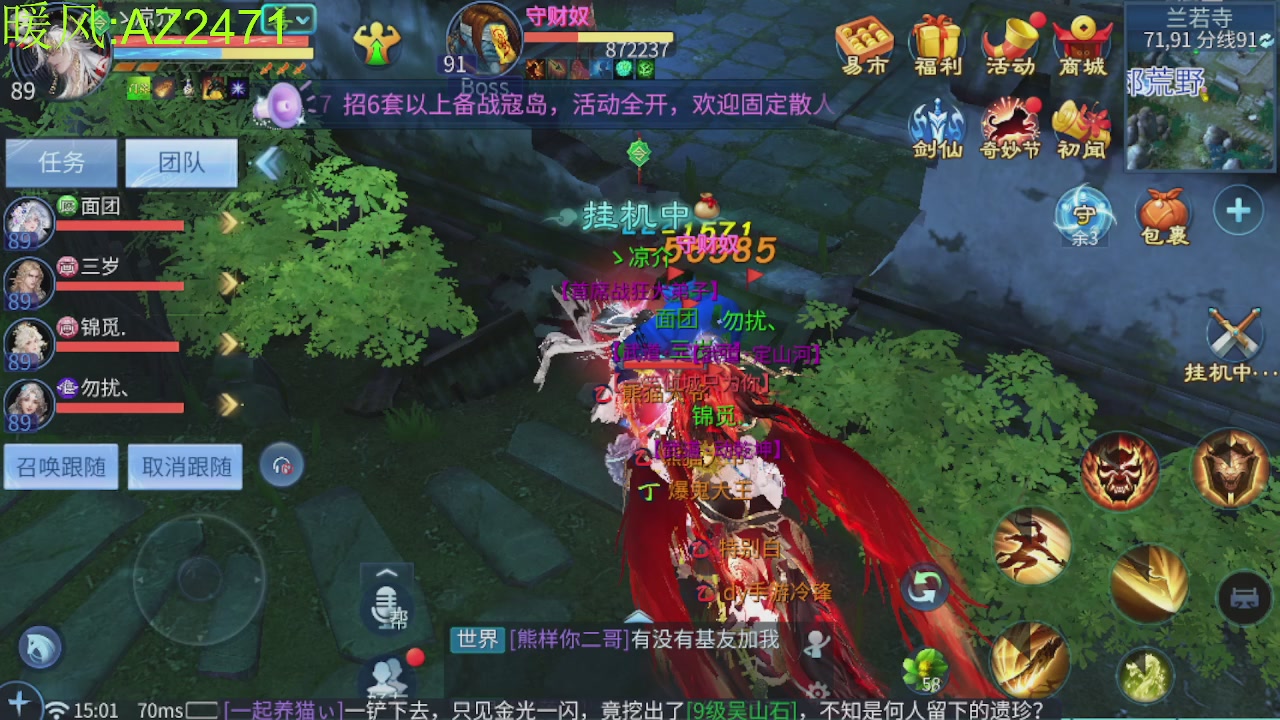Open the 剑仙 sword icon
Image resolution: width=1280 pixels, height=720 pixels.
coord(935,122)
